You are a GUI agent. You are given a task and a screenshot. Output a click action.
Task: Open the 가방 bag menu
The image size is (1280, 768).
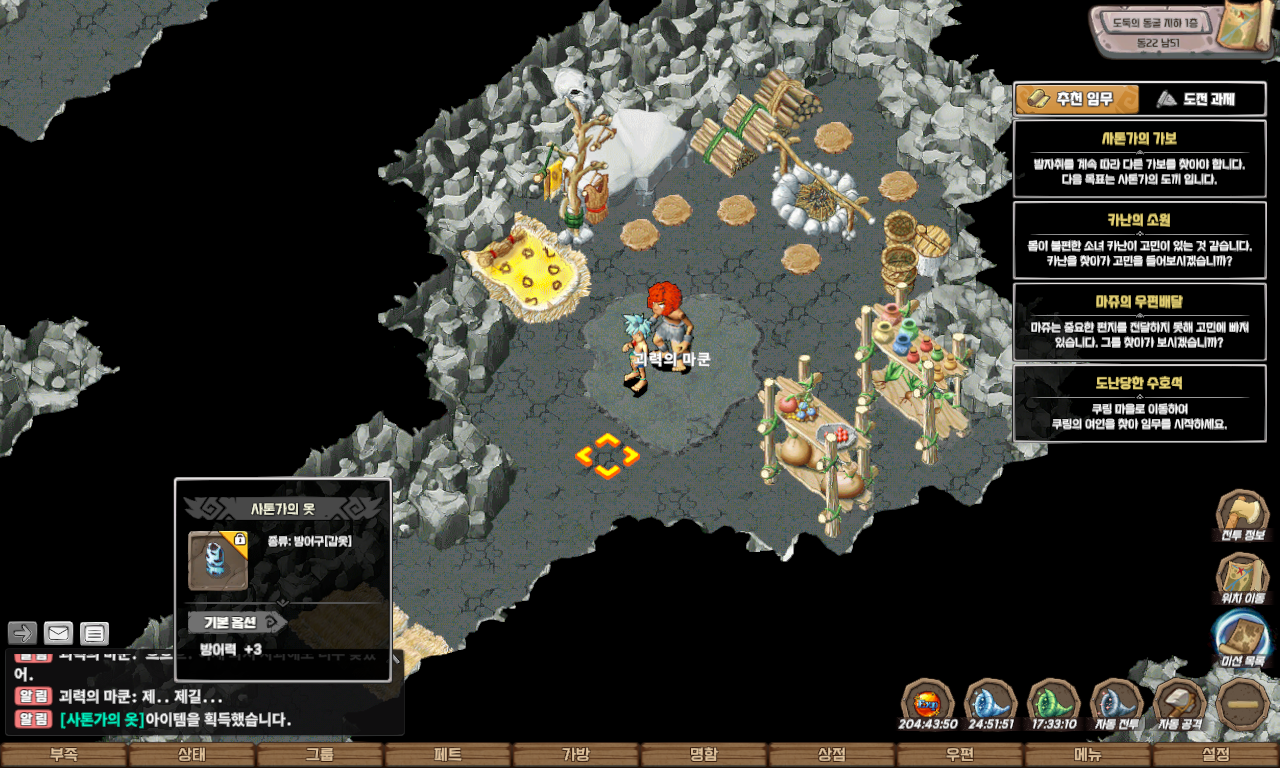click(x=576, y=755)
